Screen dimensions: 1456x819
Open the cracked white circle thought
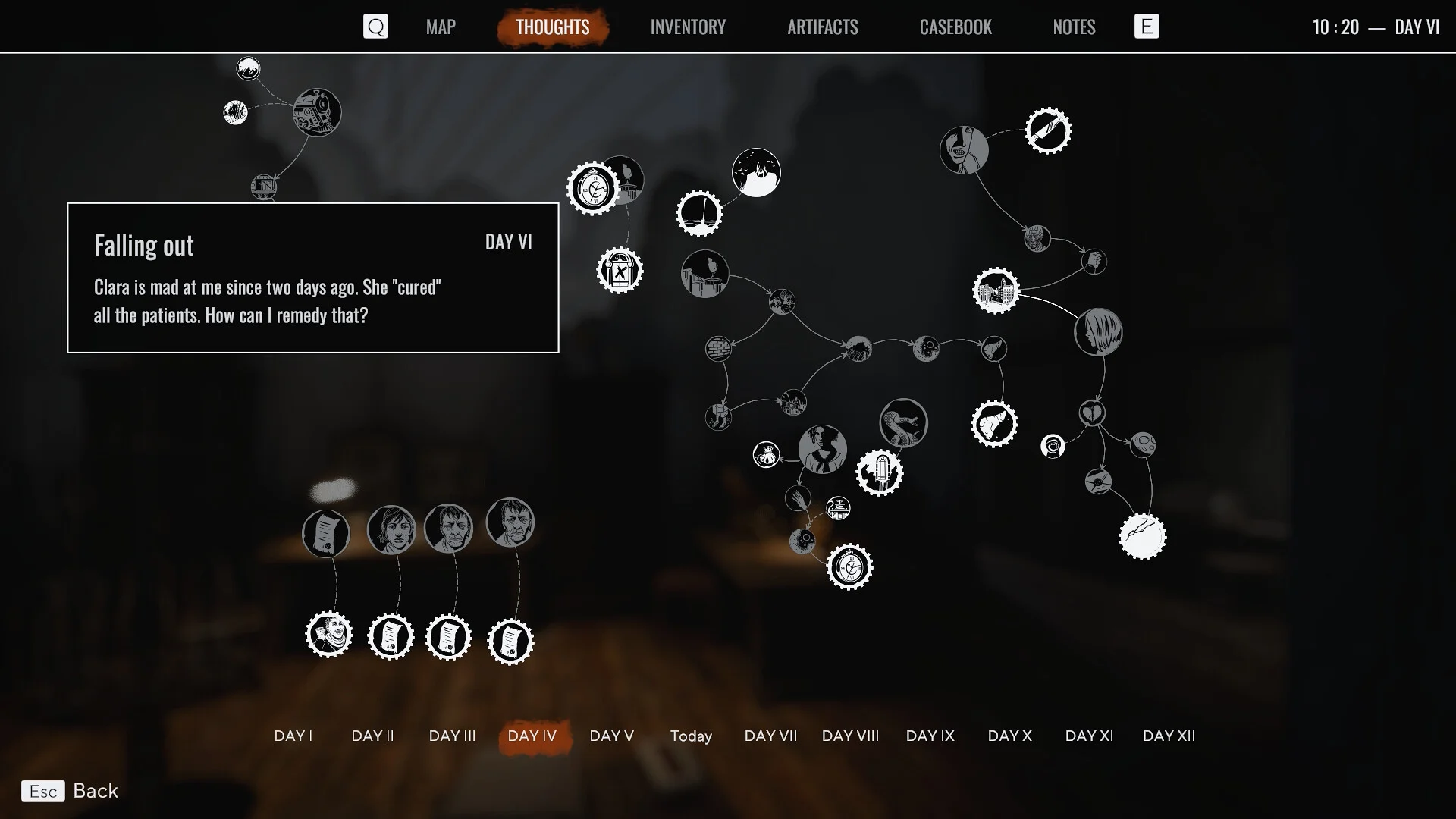pos(1142,536)
